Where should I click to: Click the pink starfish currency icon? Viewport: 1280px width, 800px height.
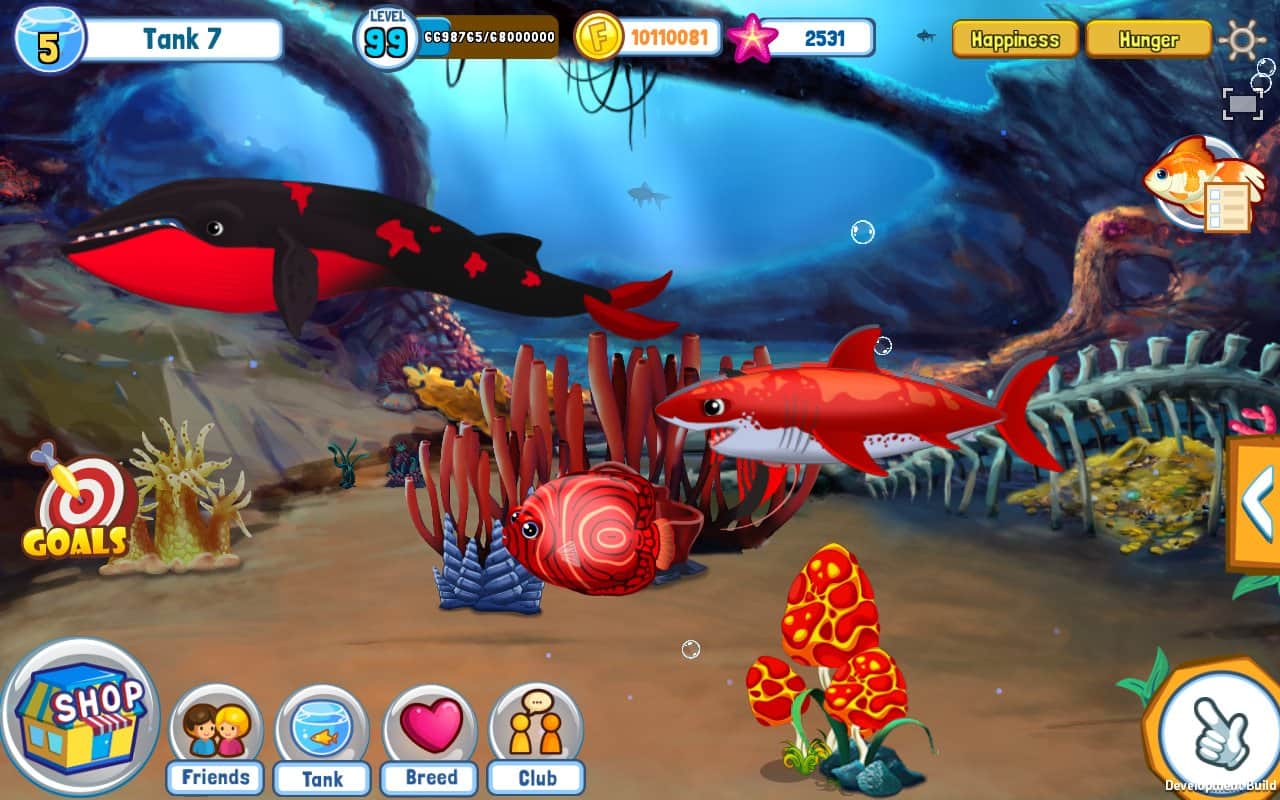[x=752, y=39]
